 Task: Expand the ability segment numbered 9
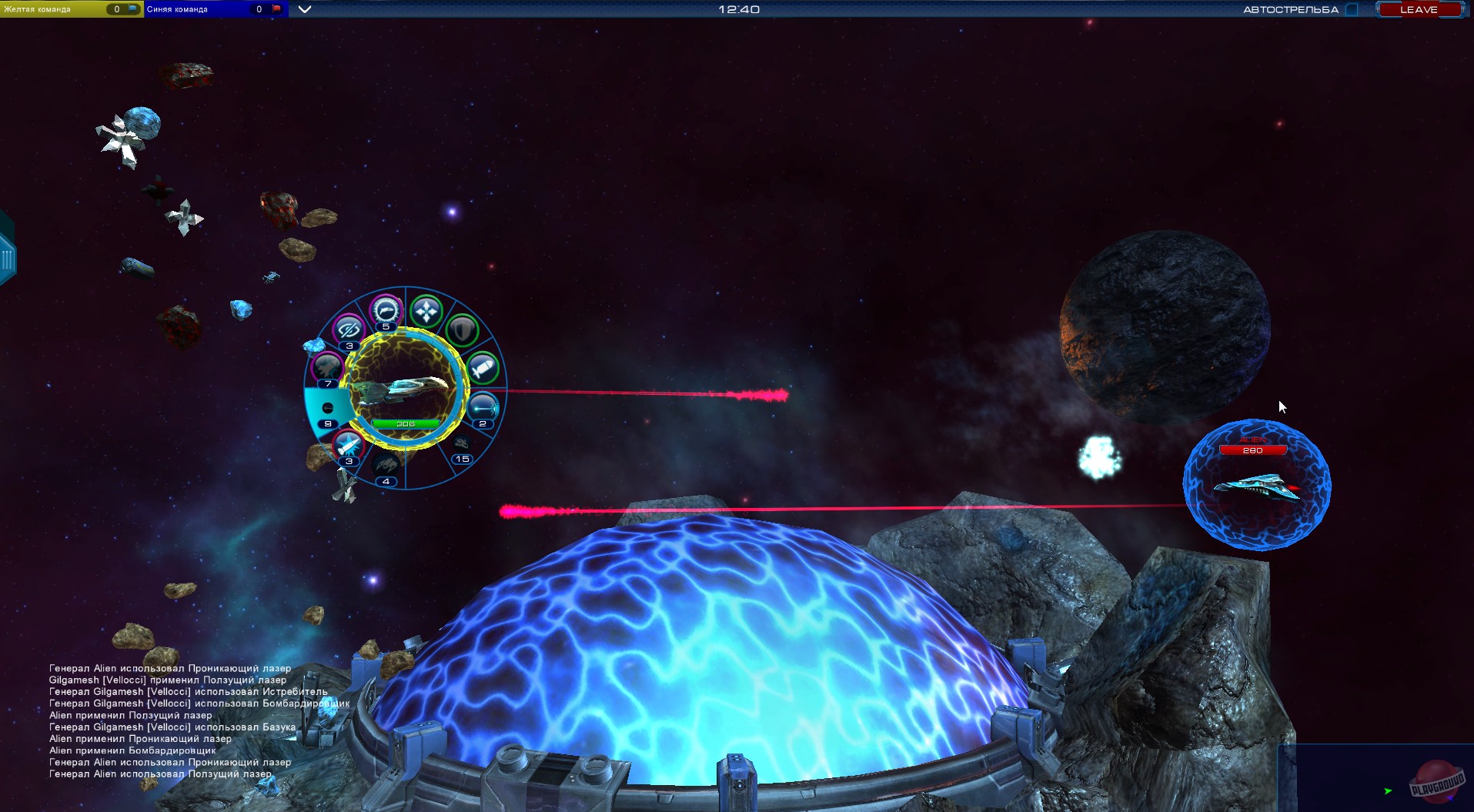(x=326, y=407)
